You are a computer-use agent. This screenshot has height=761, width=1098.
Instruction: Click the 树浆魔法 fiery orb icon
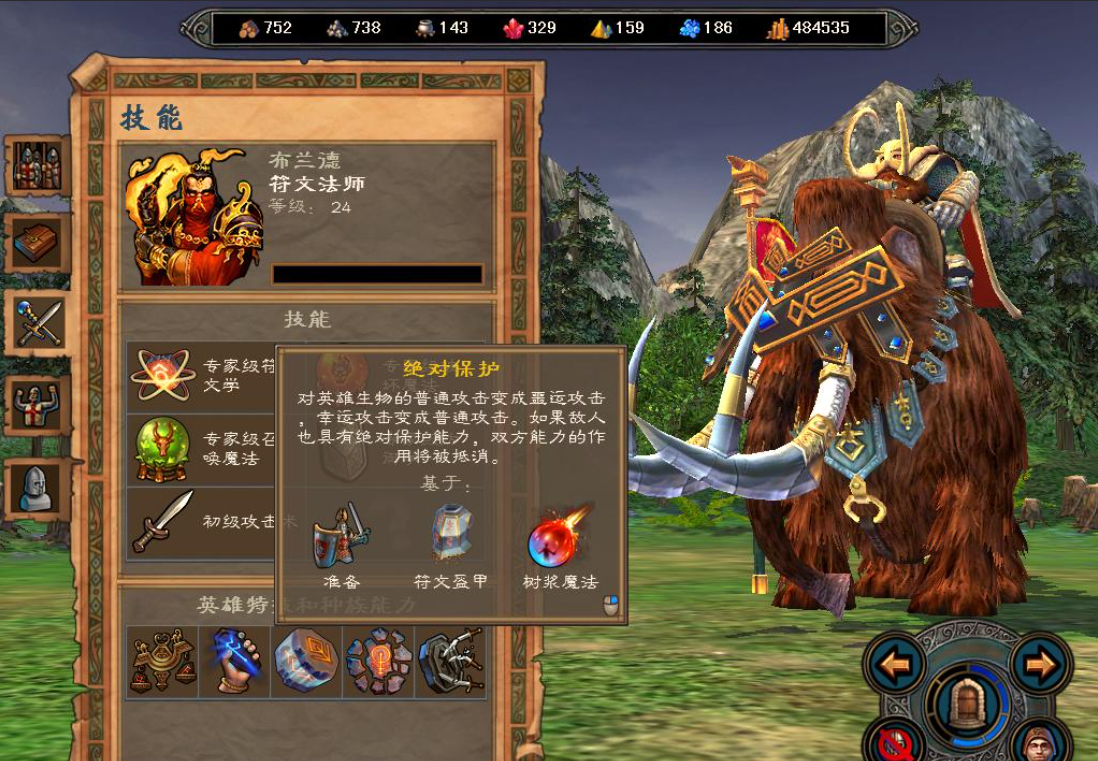[x=559, y=536]
